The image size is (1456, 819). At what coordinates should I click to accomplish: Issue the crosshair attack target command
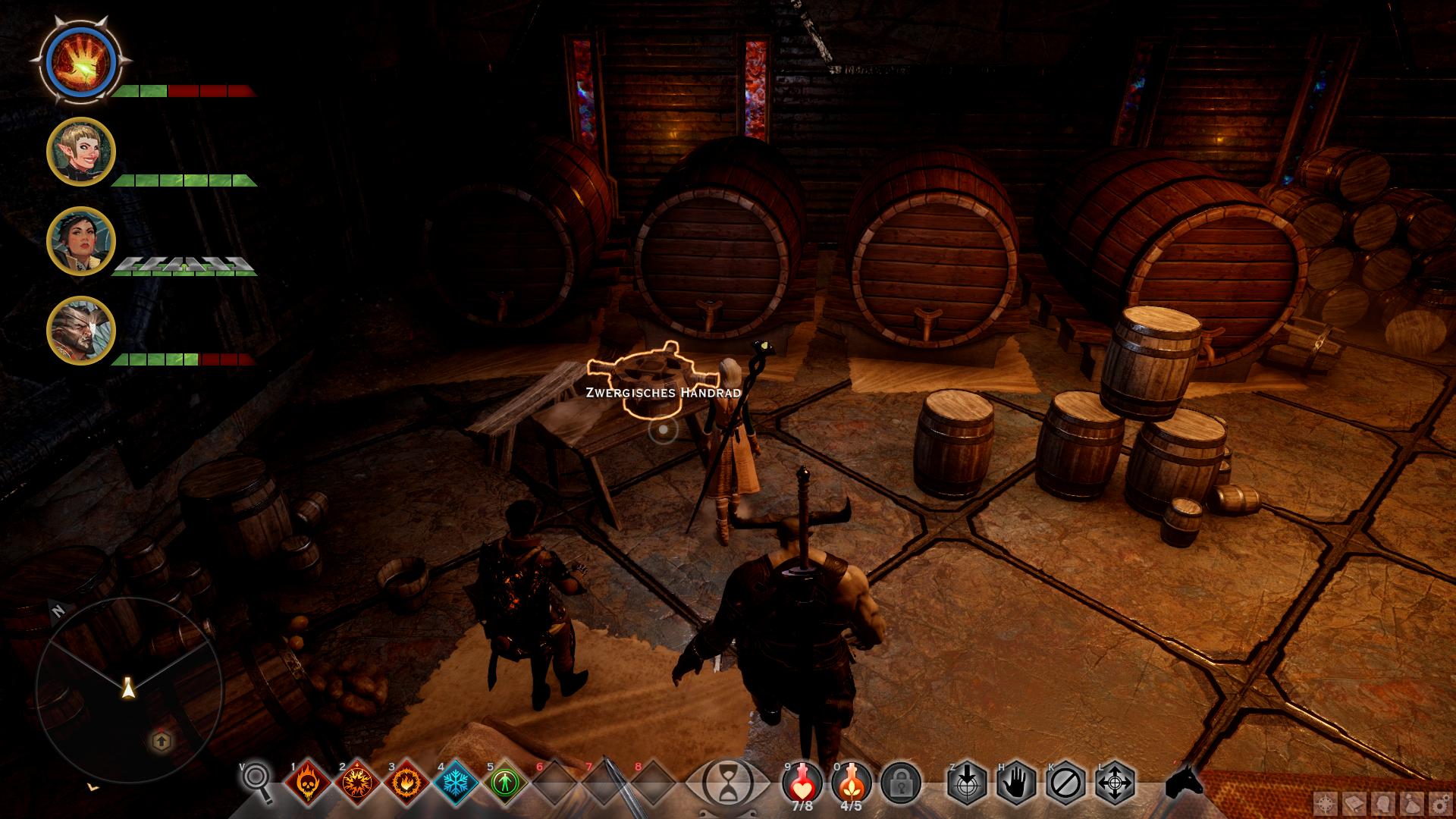(967, 783)
